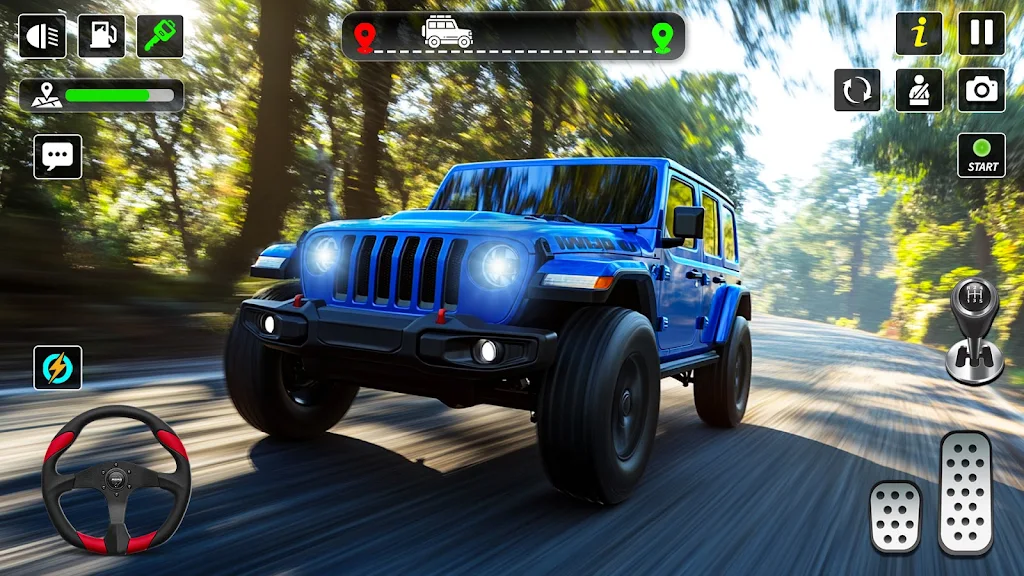
Task: Select the gear shift lever
Action: (975, 330)
